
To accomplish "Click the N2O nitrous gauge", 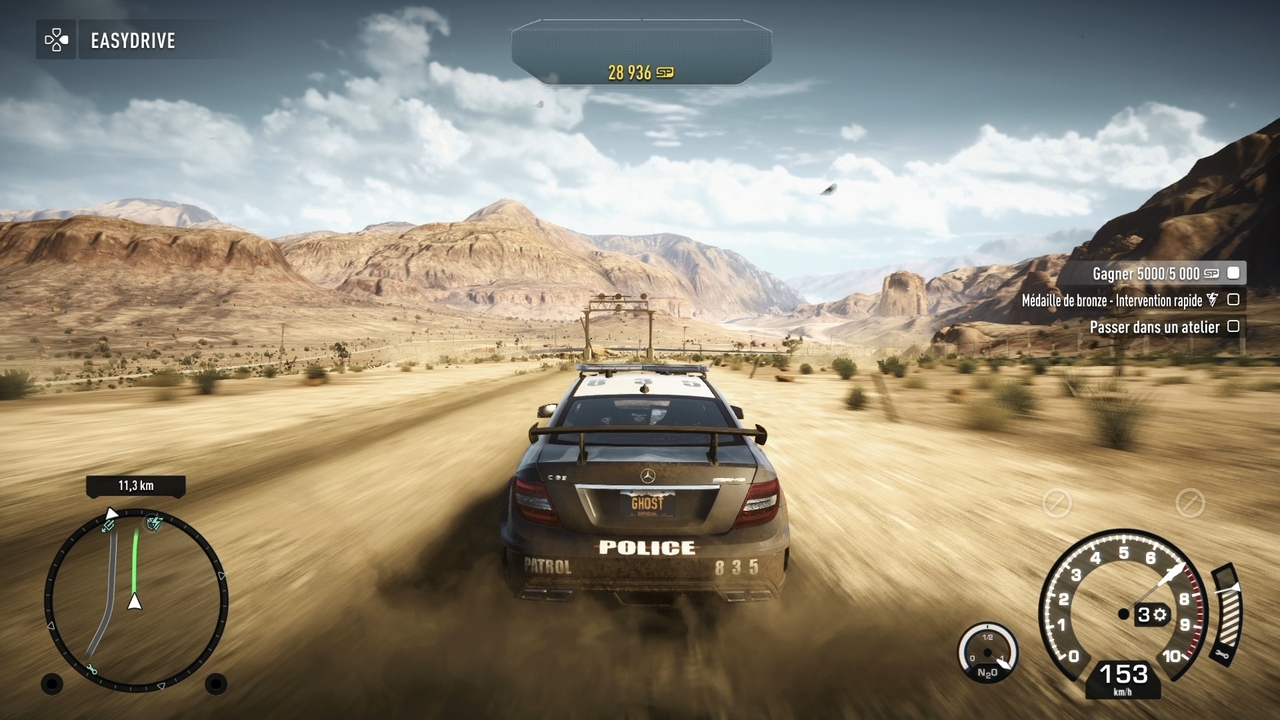I will coord(988,651).
